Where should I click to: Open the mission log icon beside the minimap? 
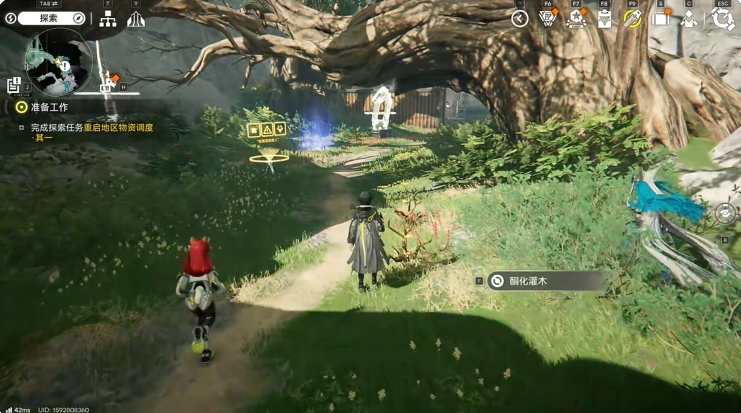coord(14,86)
